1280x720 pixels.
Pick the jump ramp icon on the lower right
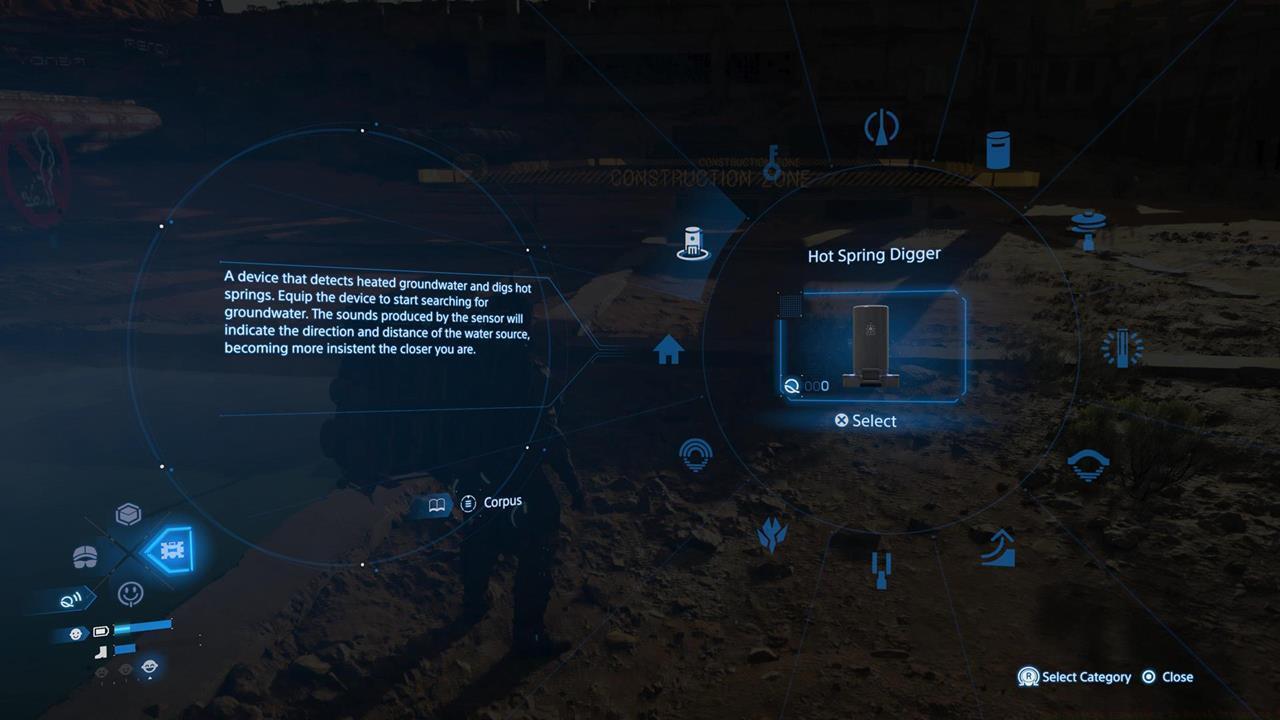tap(998, 546)
